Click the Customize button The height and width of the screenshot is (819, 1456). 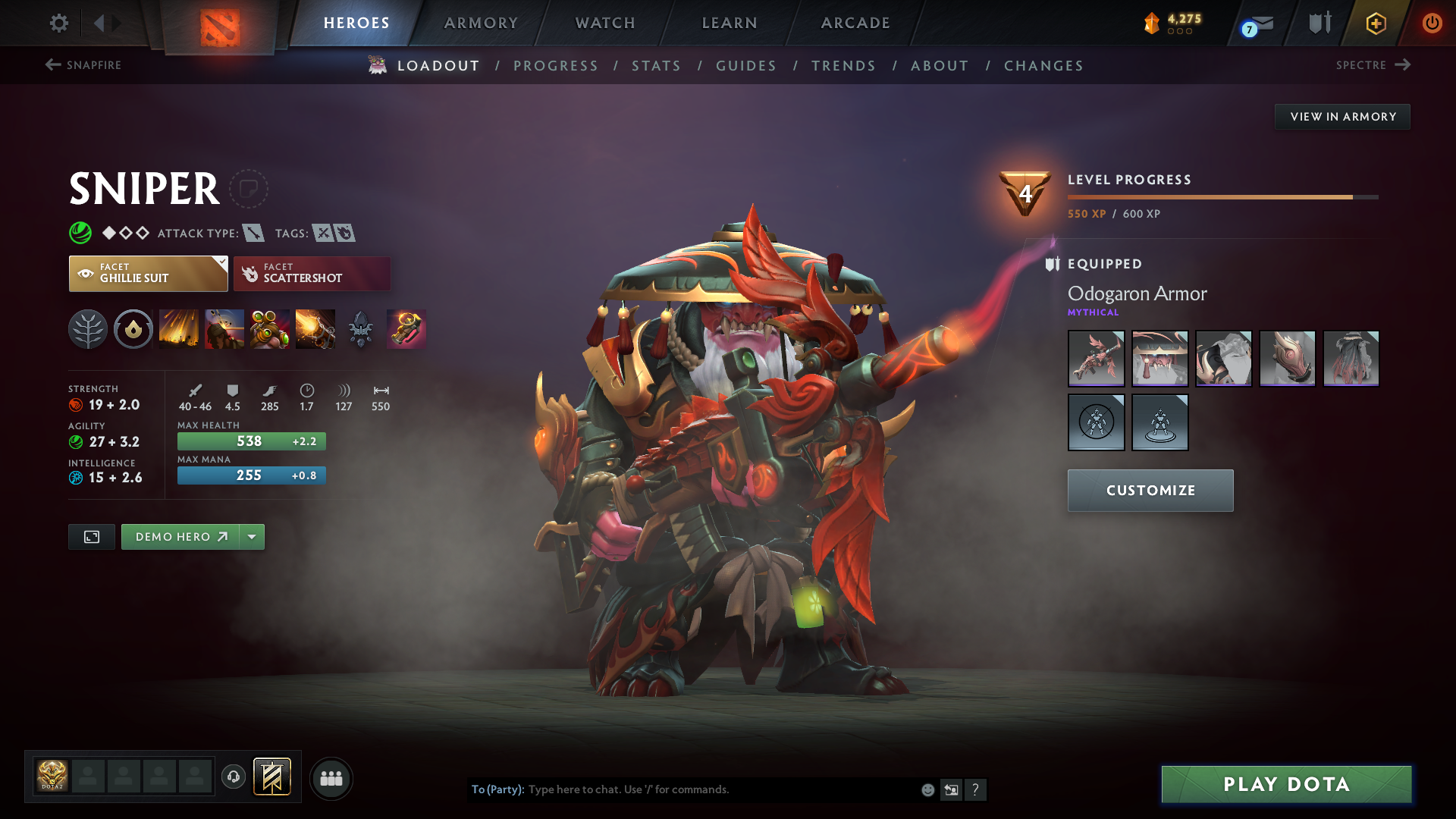coord(1150,491)
